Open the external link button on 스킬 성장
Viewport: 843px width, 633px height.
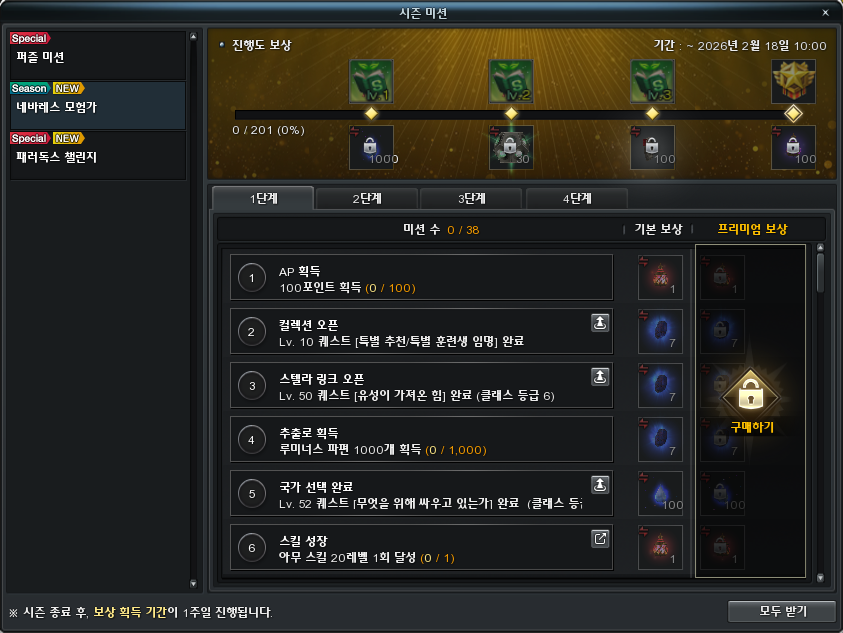[600, 538]
